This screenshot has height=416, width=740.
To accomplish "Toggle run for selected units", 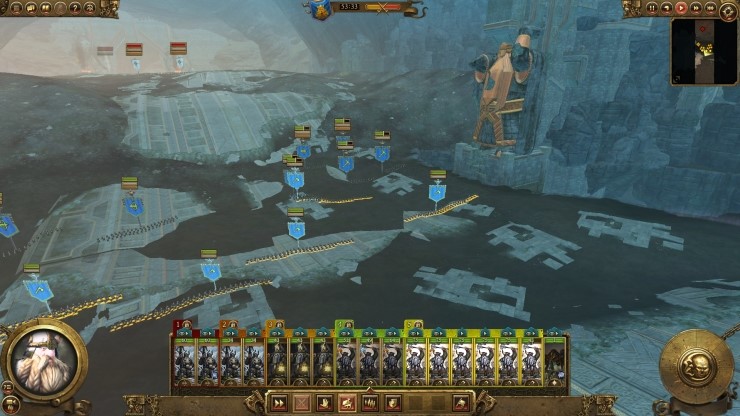I will click(279, 403).
